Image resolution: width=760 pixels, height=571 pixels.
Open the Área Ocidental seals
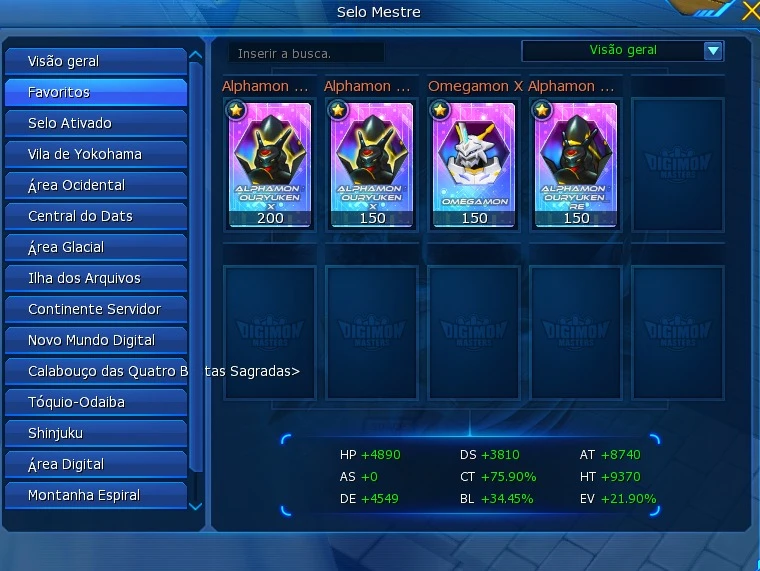[95, 185]
